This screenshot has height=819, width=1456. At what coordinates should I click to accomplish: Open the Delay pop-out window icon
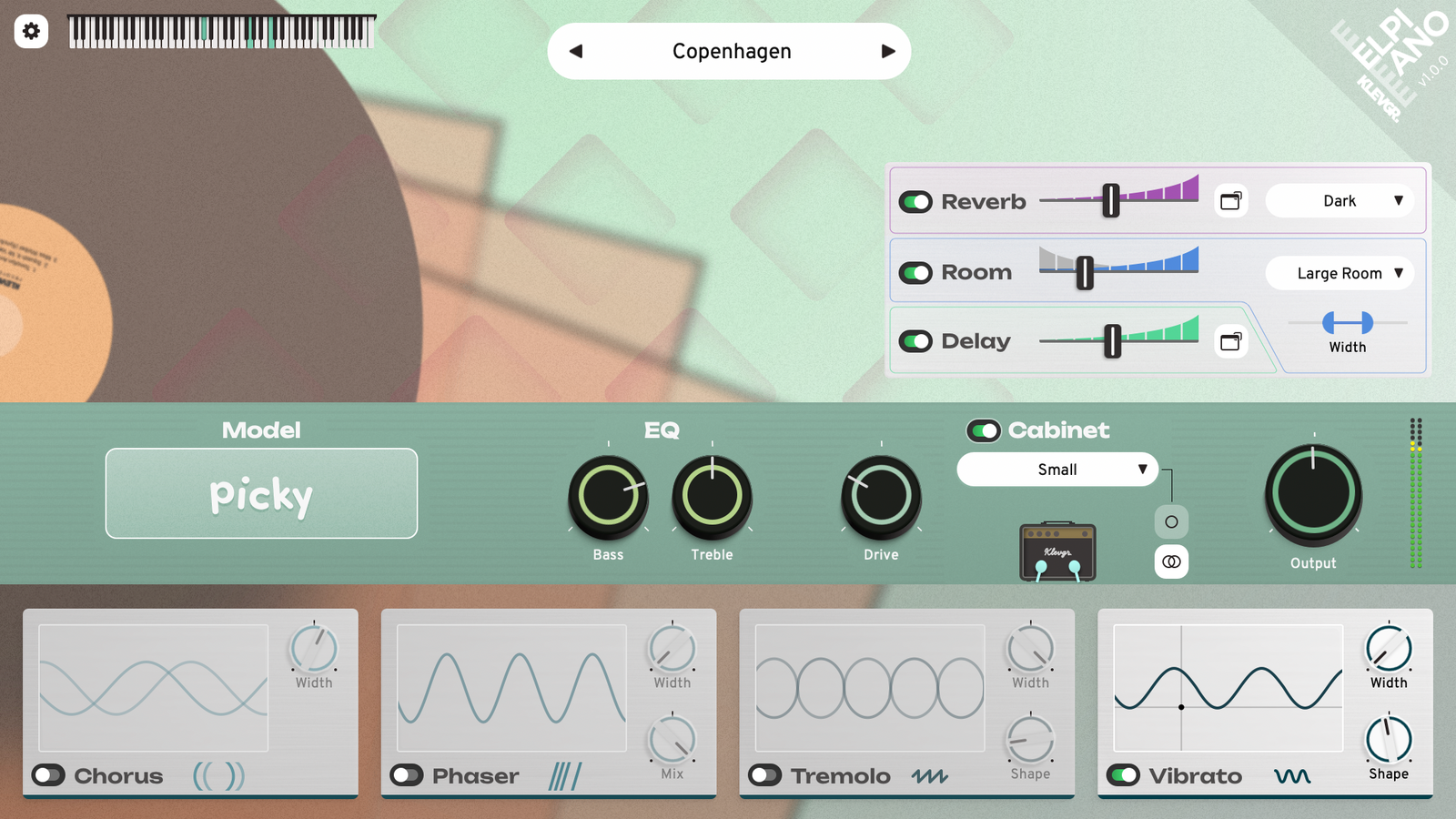[1230, 341]
